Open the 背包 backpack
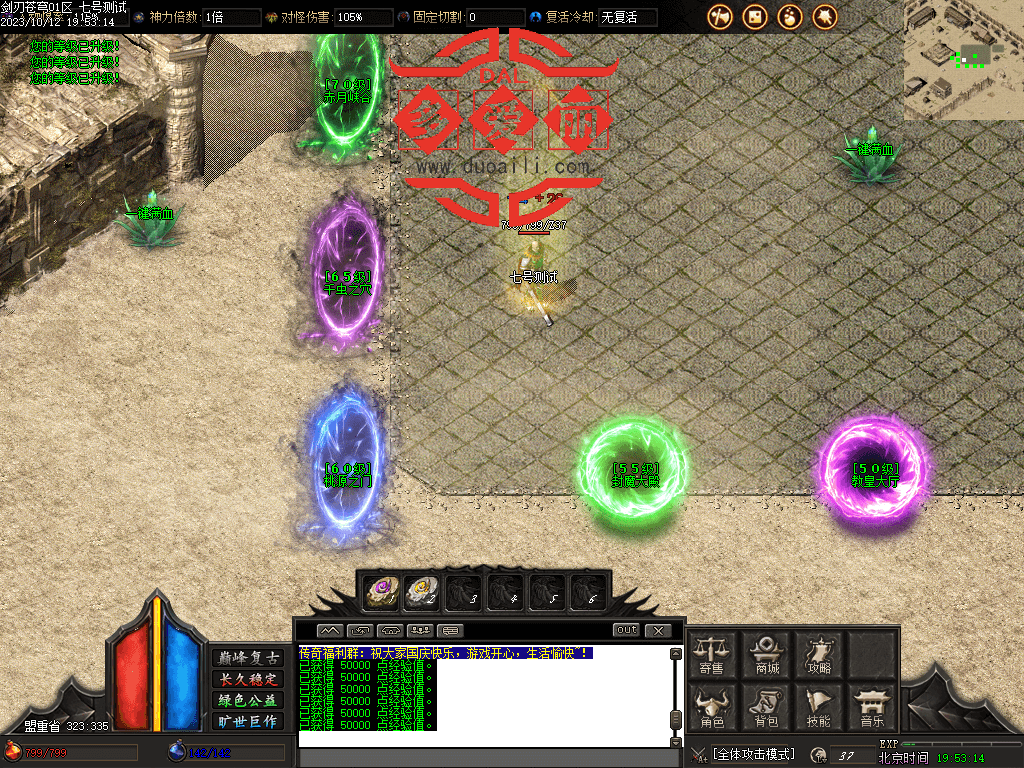The width and height of the screenshot is (1024, 768). coord(767,706)
